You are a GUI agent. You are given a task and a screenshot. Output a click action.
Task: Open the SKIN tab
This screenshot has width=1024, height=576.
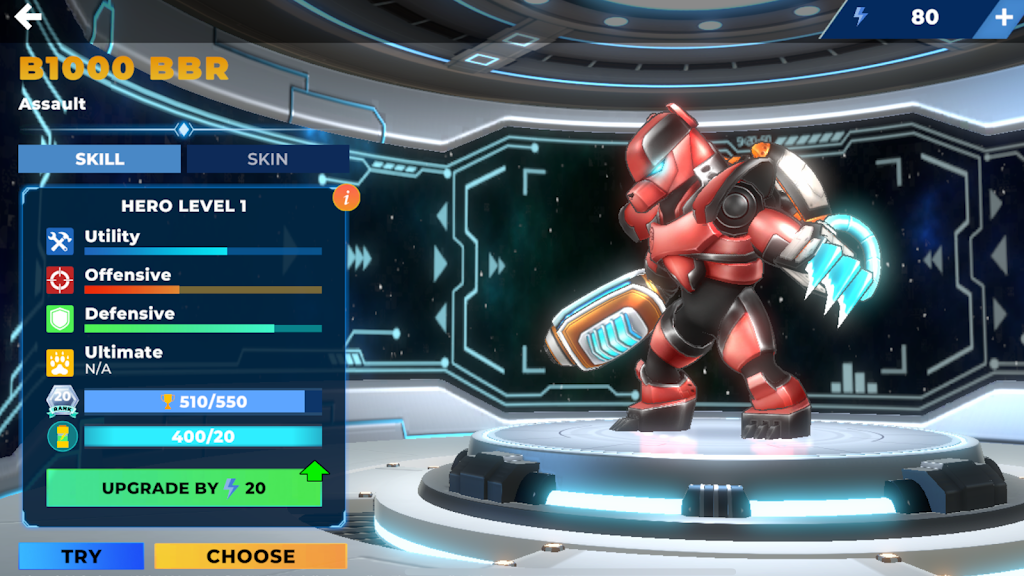coord(267,159)
